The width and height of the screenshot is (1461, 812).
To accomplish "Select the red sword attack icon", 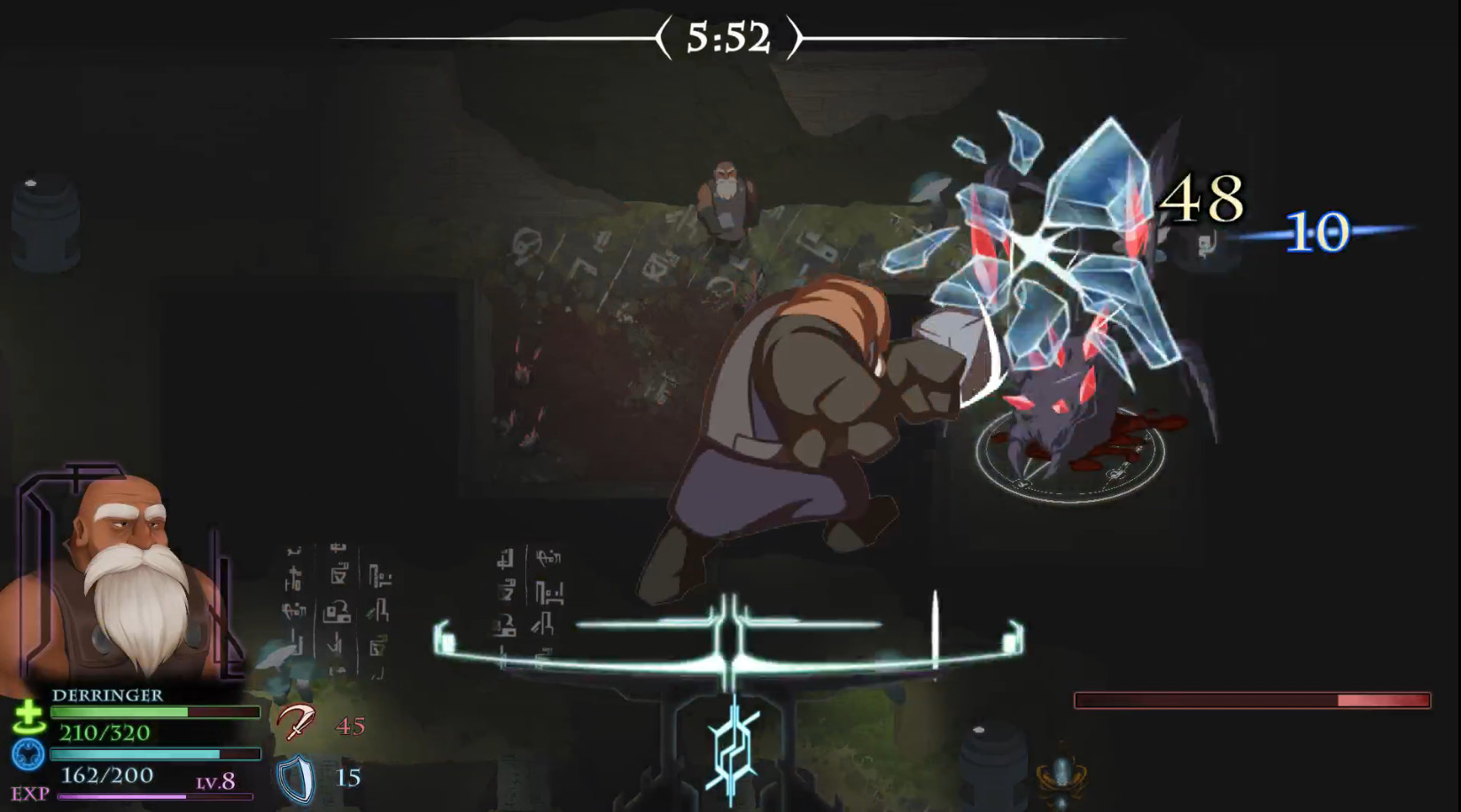I will pos(295,723).
